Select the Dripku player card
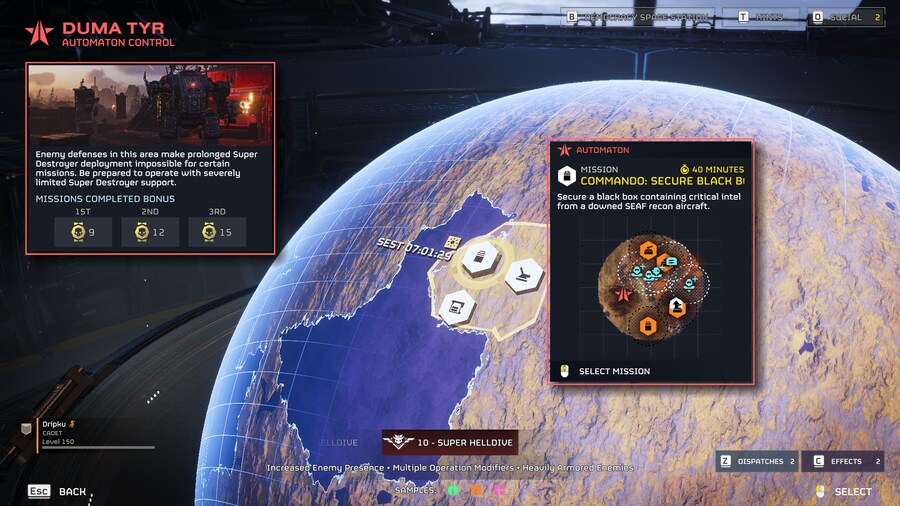The image size is (900, 506). (90, 433)
